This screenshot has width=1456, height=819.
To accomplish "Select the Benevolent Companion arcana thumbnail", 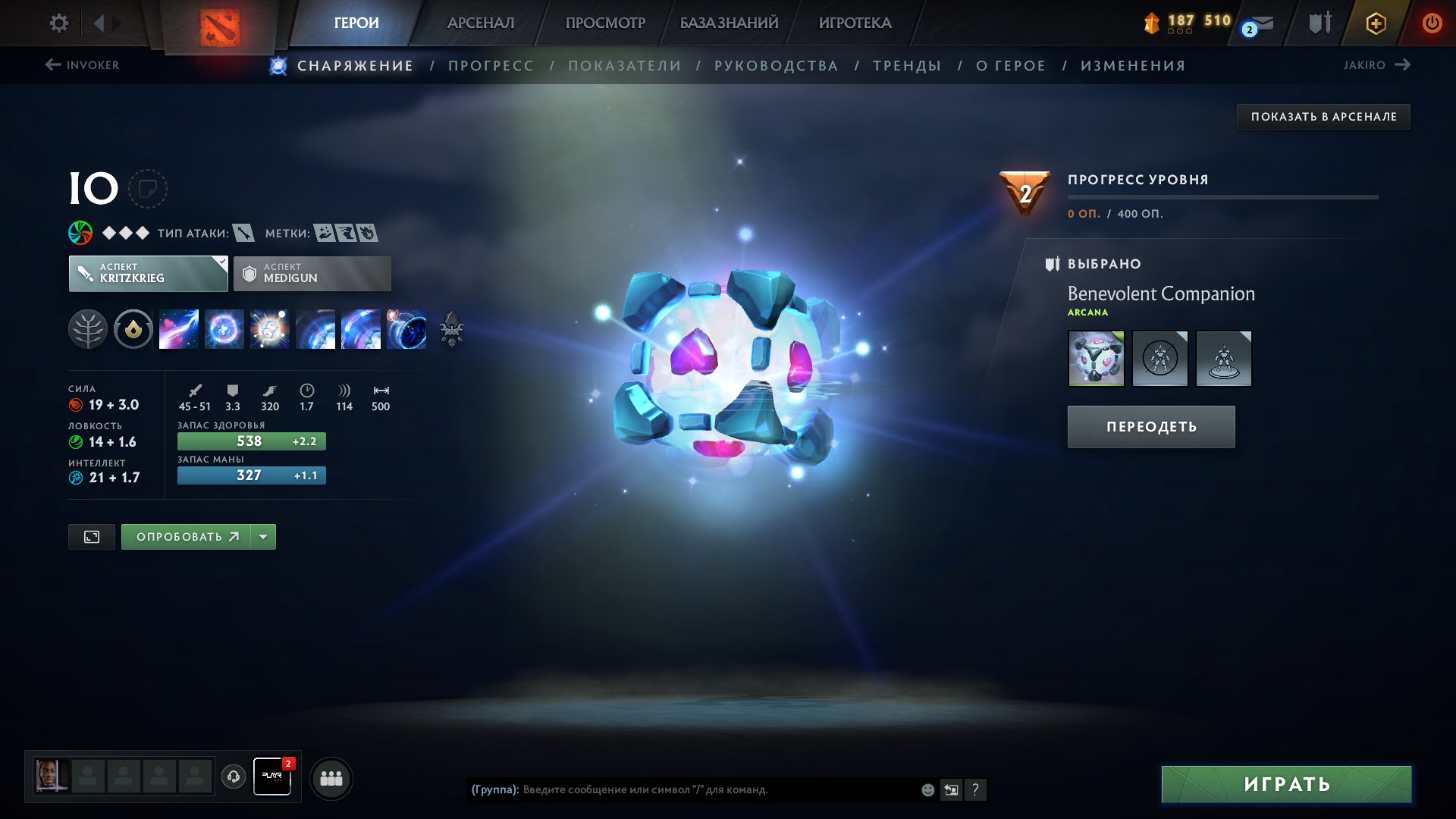I will [x=1096, y=358].
